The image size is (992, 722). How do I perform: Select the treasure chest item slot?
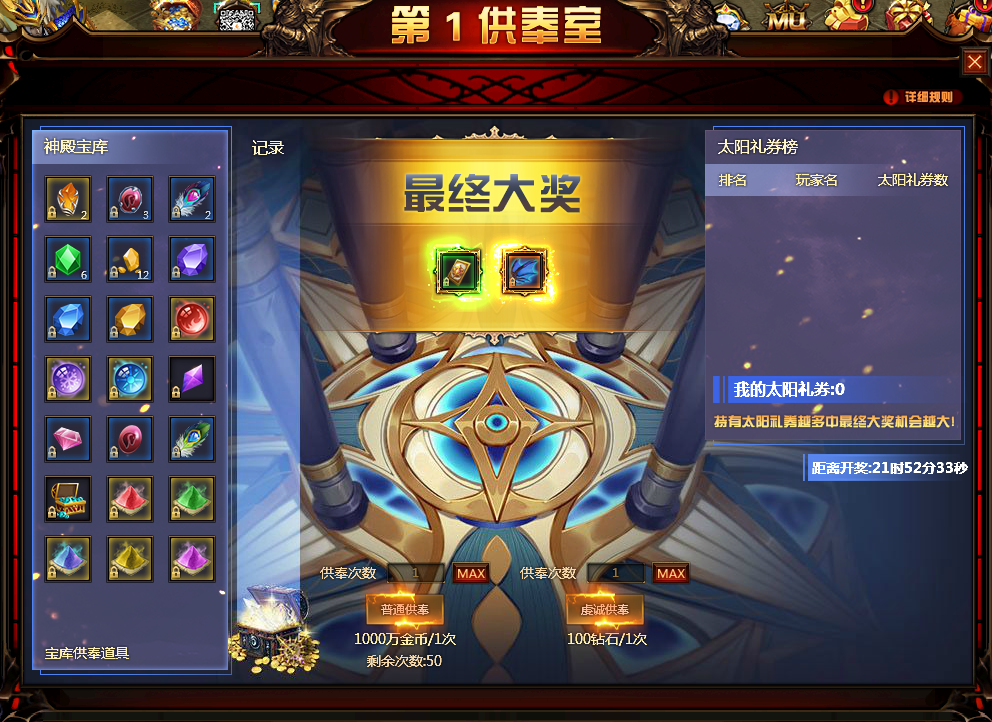(x=68, y=499)
